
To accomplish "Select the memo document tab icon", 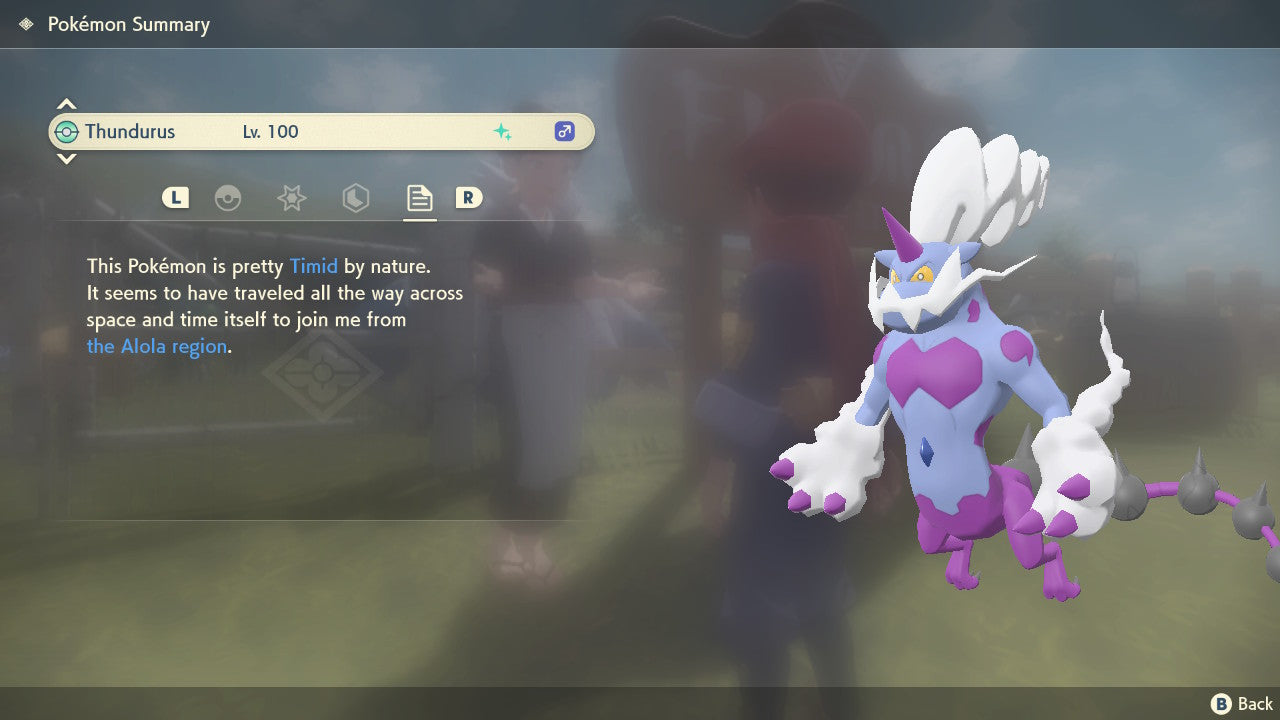I will coord(419,198).
